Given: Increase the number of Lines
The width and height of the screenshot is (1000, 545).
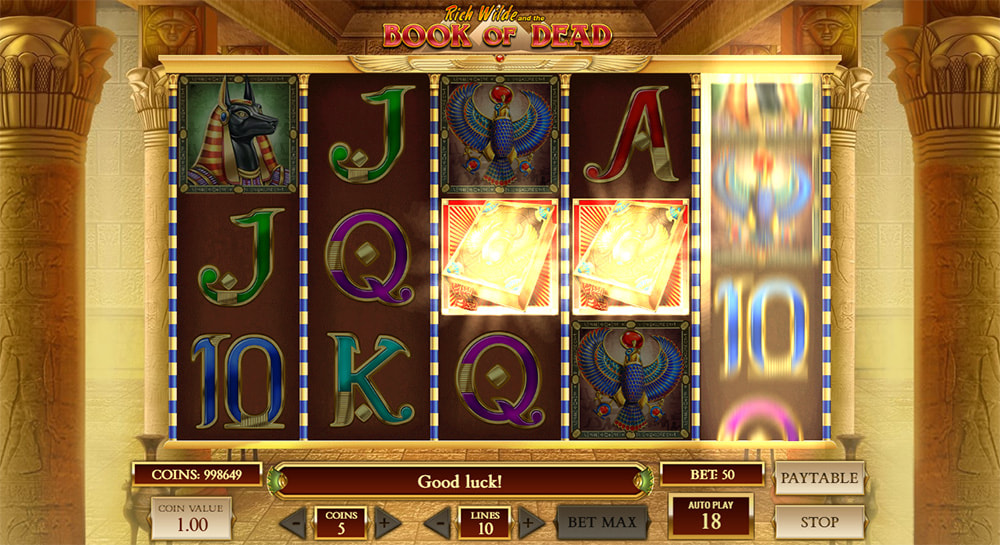Looking at the screenshot, I should 532,522.
